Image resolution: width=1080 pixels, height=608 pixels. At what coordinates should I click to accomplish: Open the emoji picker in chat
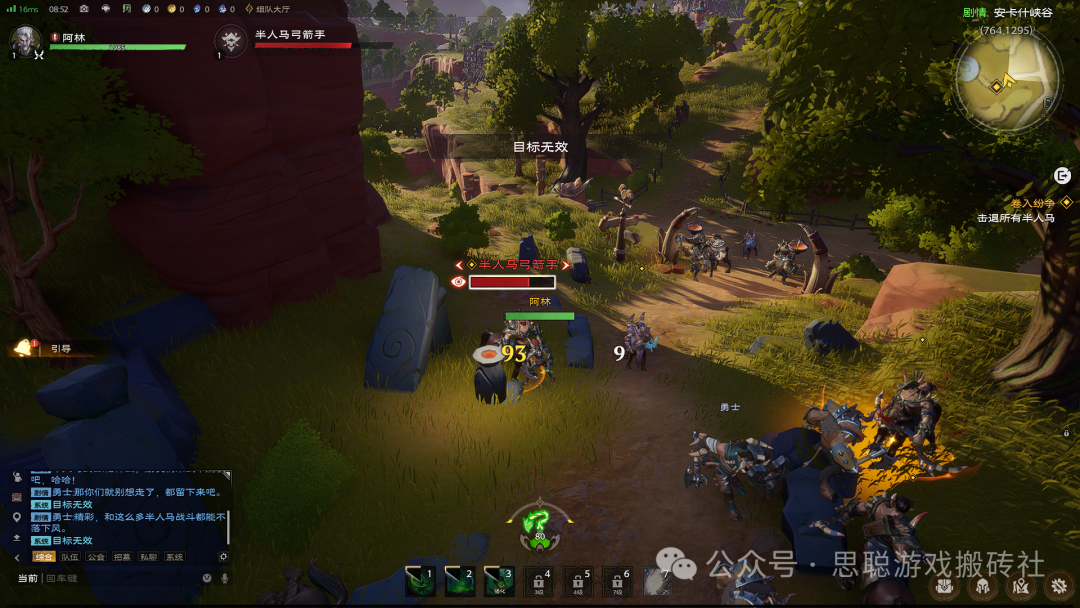207,578
